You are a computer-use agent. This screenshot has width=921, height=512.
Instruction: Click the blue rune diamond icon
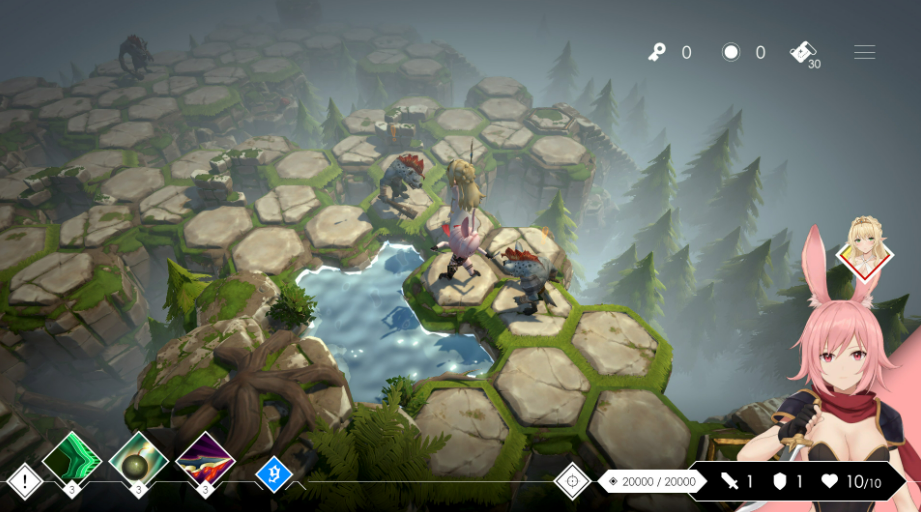[273, 474]
